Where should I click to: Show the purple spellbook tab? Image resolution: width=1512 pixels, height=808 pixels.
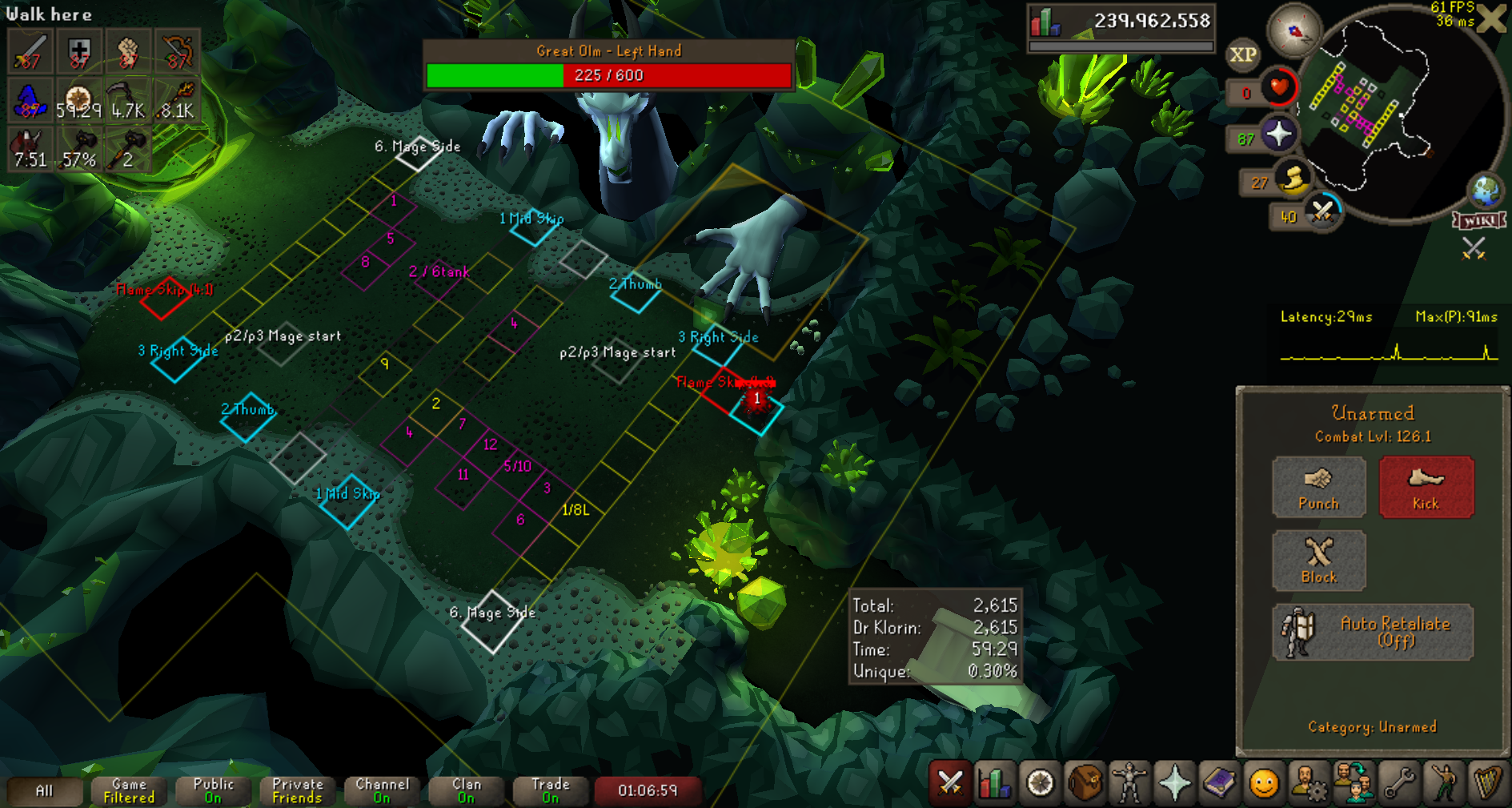pyautogui.click(x=1219, y=782)
